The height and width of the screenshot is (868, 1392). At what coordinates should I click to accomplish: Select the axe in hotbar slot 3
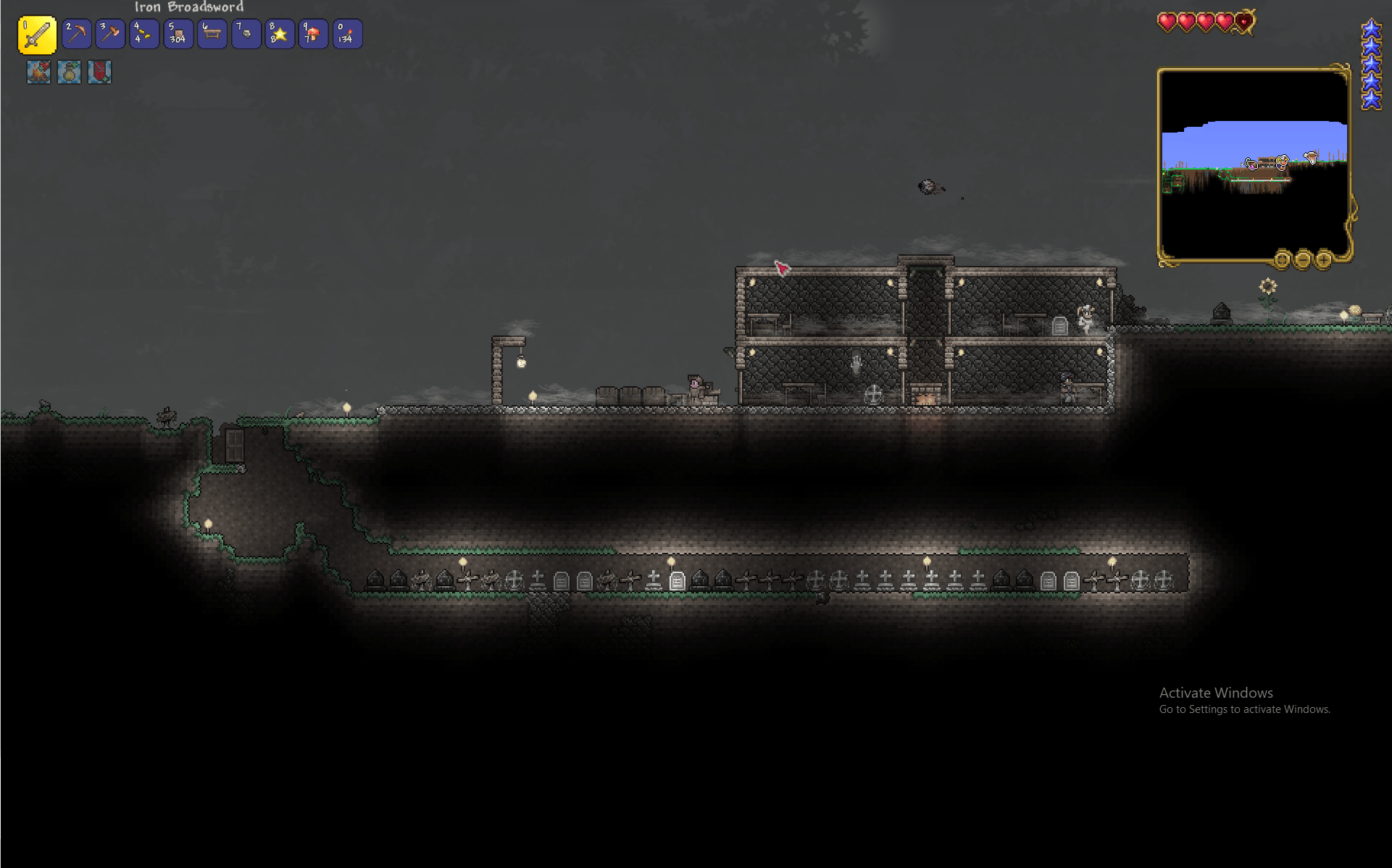point(110,34)
